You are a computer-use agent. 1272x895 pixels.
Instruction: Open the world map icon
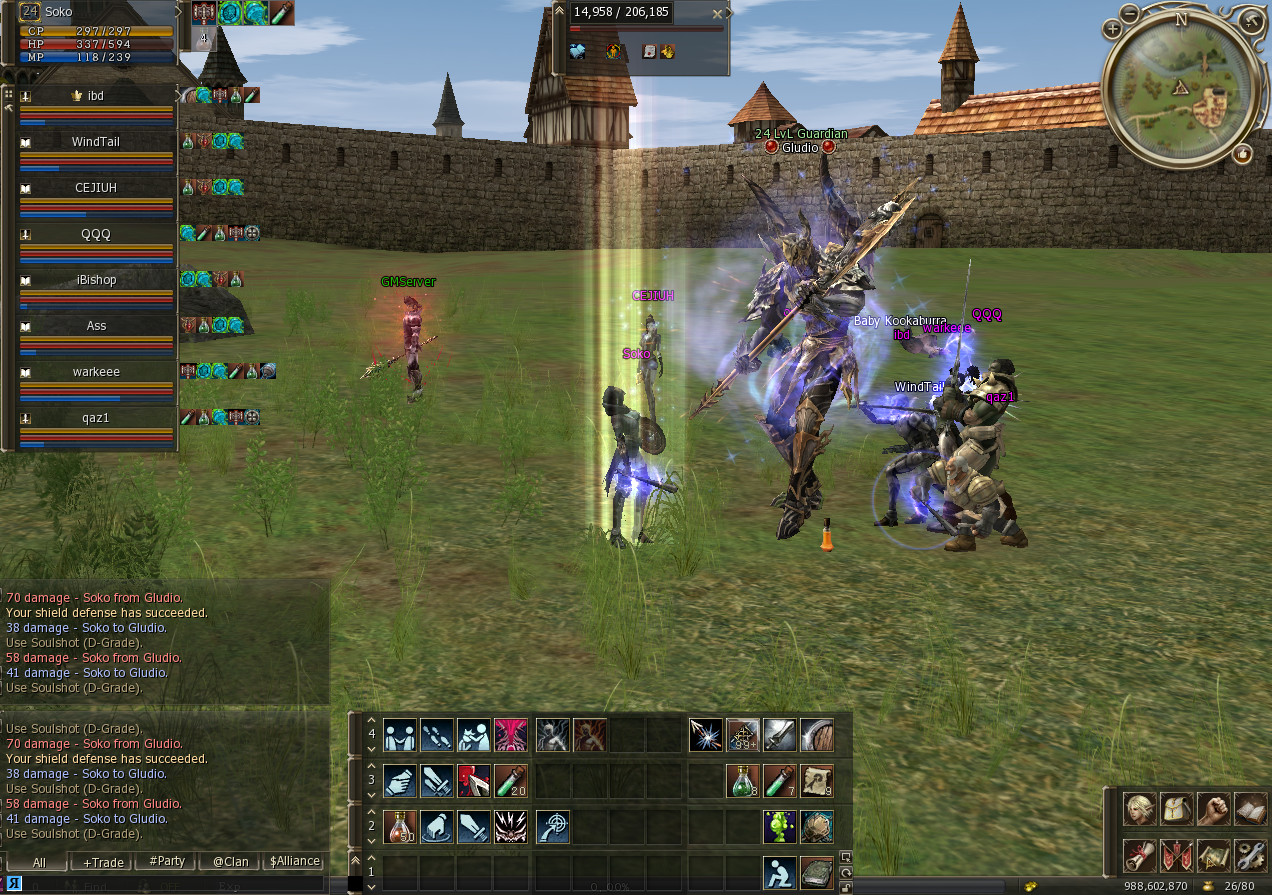1213,855
